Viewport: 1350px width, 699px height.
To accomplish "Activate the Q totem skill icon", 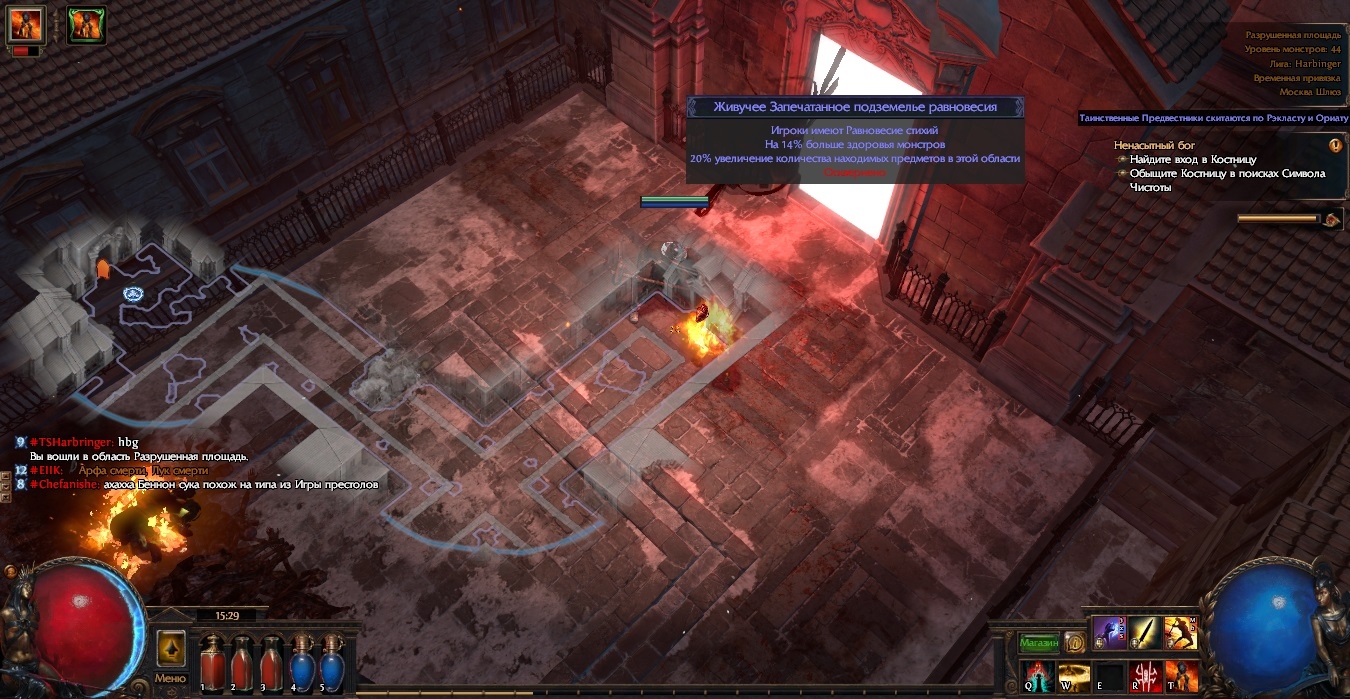I will tap(1037, 676).
